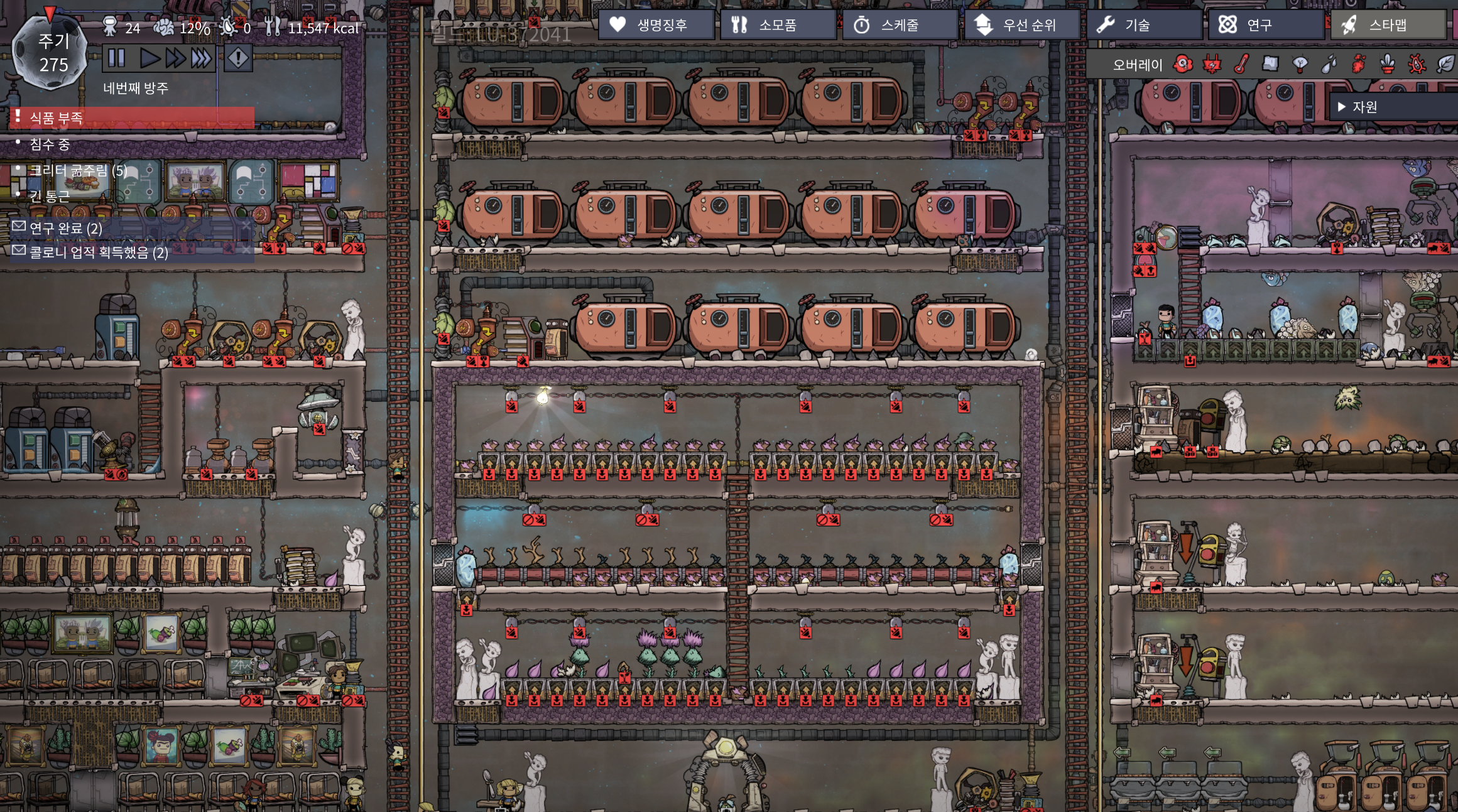Open the 소모품 consumables panel
Viewport: 1458px width, 812px height.
pos(777,25)
